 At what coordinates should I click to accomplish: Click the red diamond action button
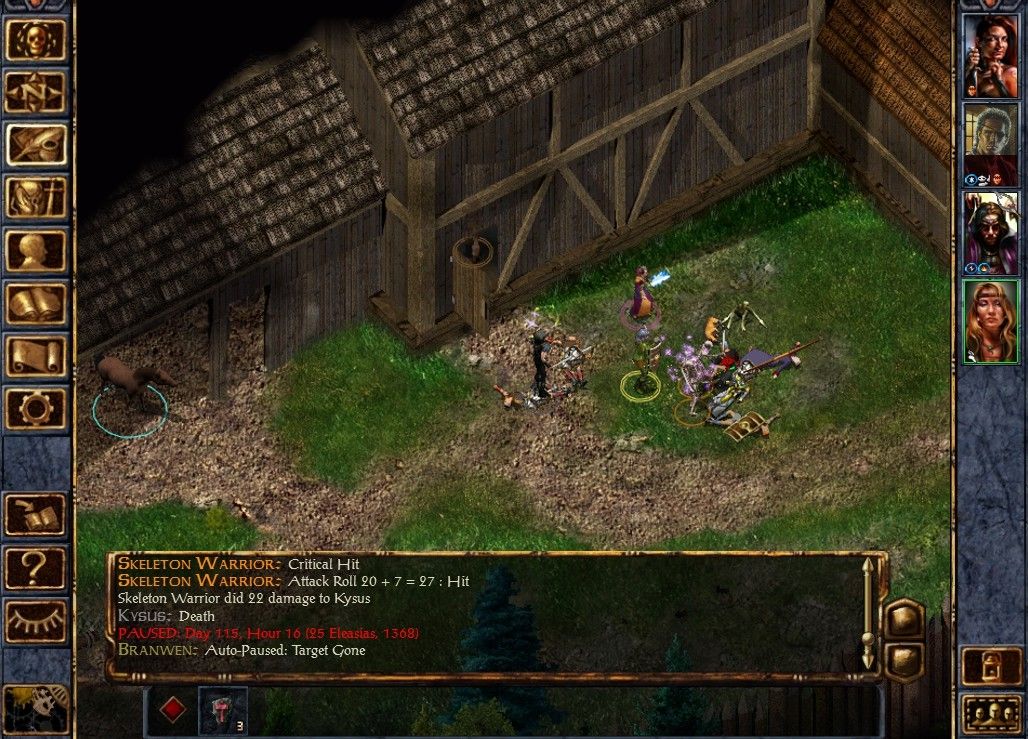(173, 710)
